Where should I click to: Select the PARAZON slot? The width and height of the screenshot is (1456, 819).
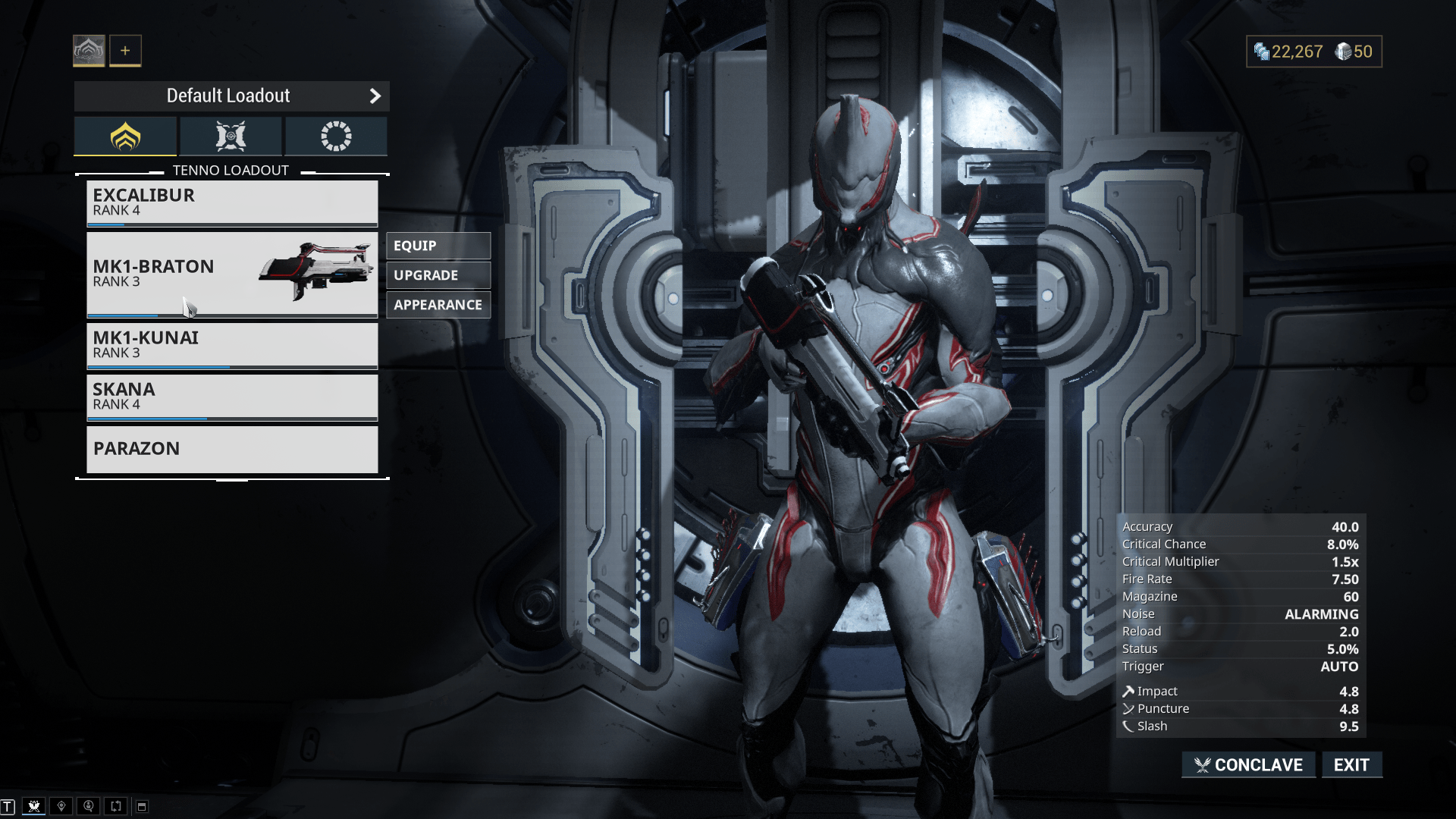point(232,449)
